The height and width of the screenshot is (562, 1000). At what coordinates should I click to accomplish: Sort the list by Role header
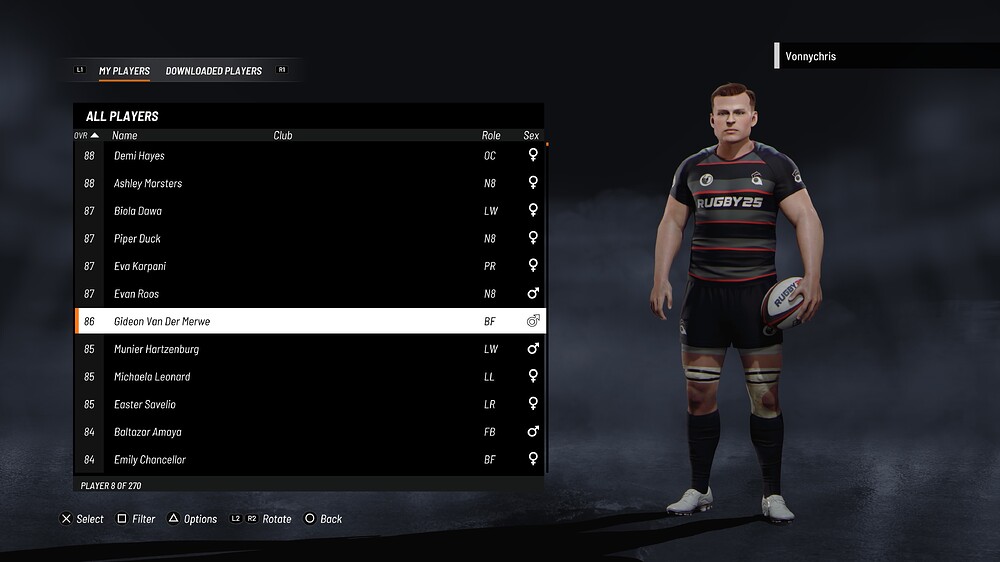click(x=491, y=135)
